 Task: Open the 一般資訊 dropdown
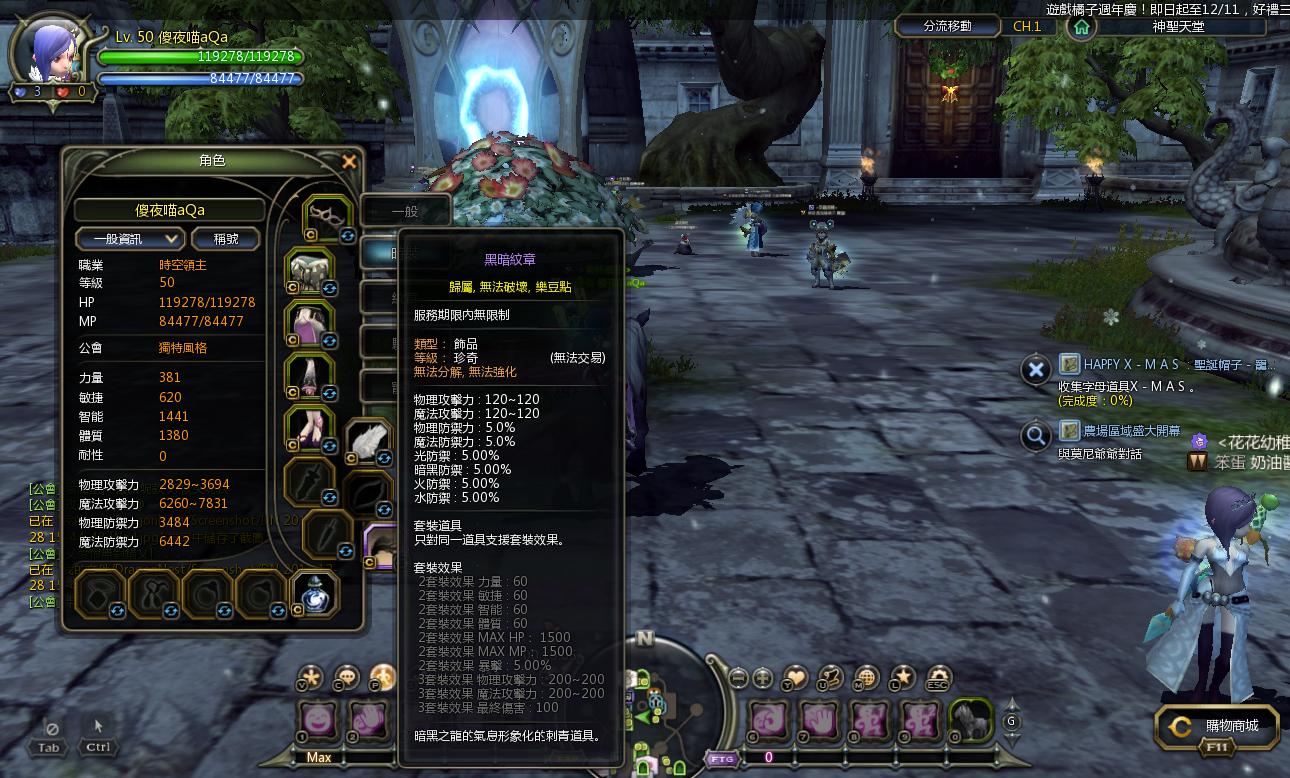pos(131,239)
